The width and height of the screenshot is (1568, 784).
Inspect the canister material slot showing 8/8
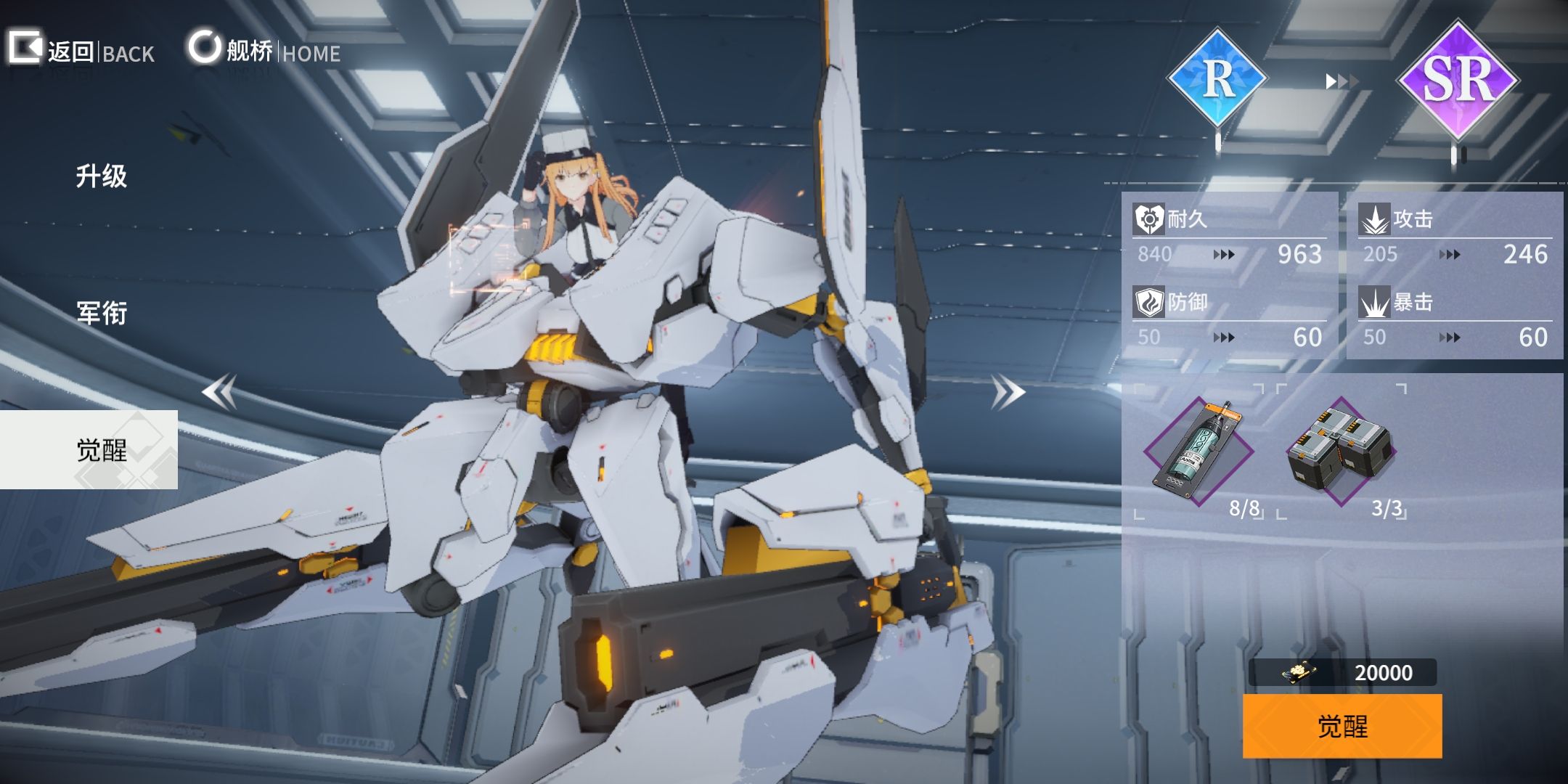(1199, 452)
